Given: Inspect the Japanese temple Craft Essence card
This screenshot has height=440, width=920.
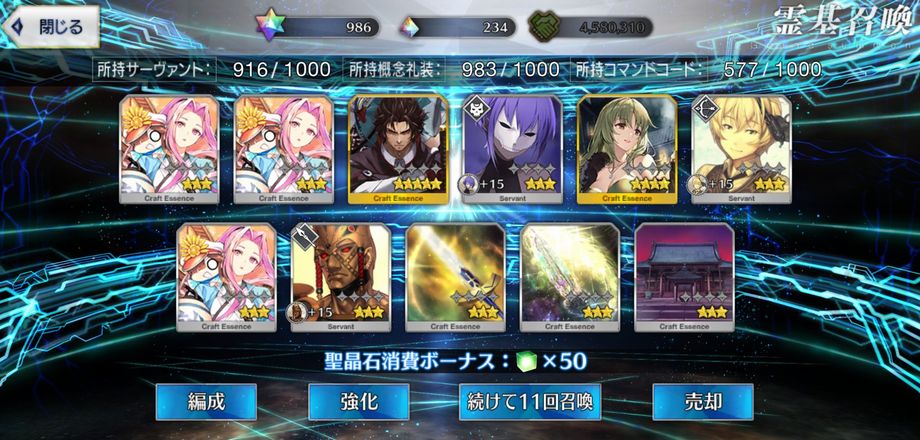Looking at the screenshot, I should (684, 277).
